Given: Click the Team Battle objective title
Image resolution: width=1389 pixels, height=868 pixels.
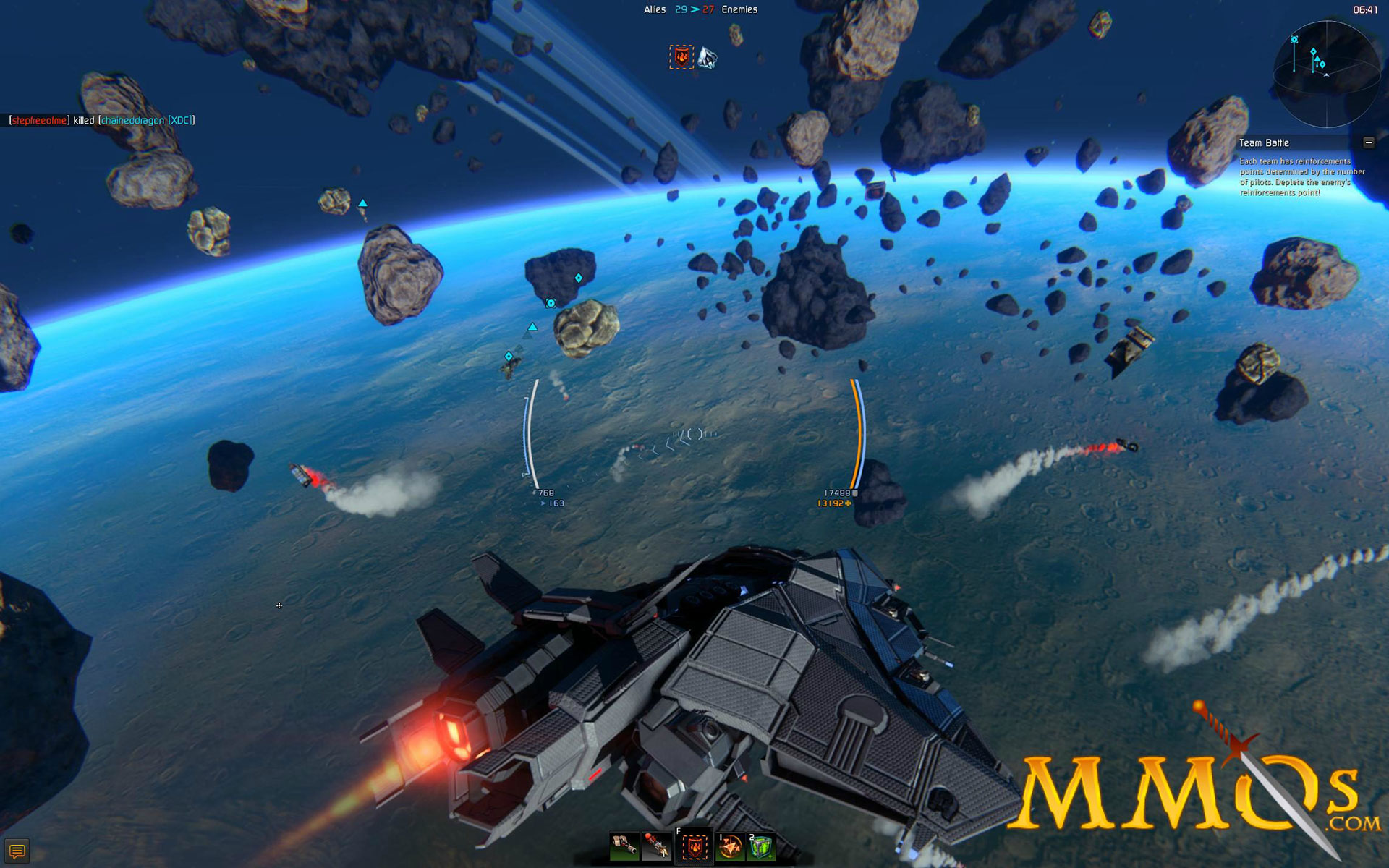Looking at the screenshot, I should click(1264, 143).
